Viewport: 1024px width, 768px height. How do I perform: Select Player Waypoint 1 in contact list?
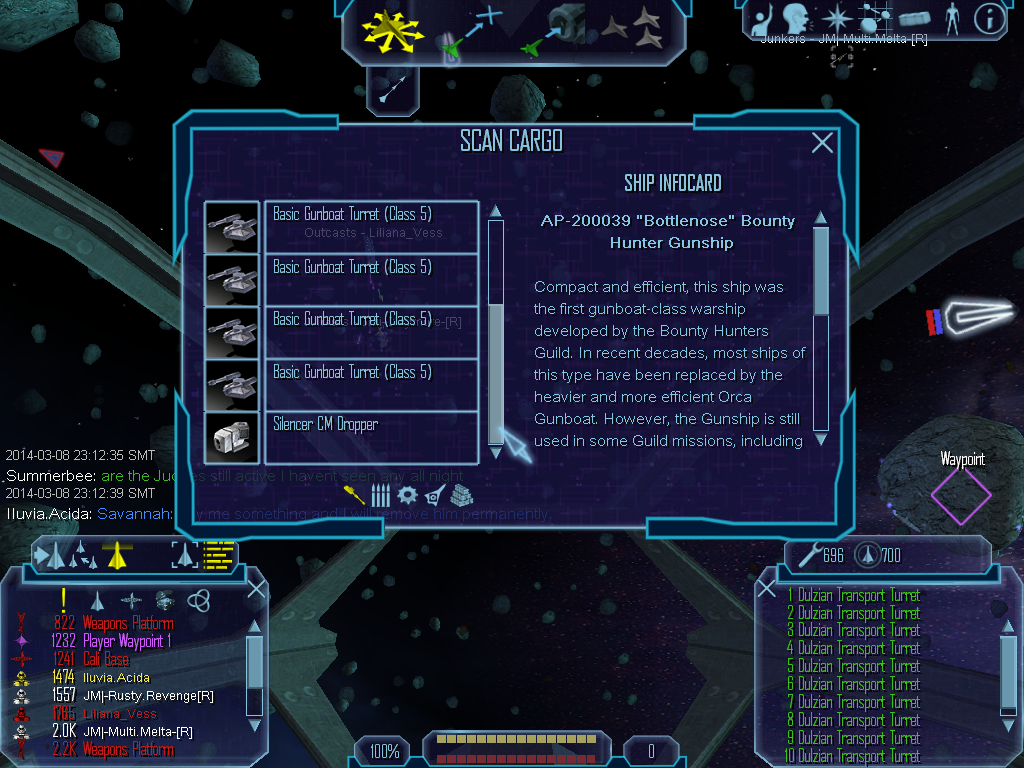[128, 641]
